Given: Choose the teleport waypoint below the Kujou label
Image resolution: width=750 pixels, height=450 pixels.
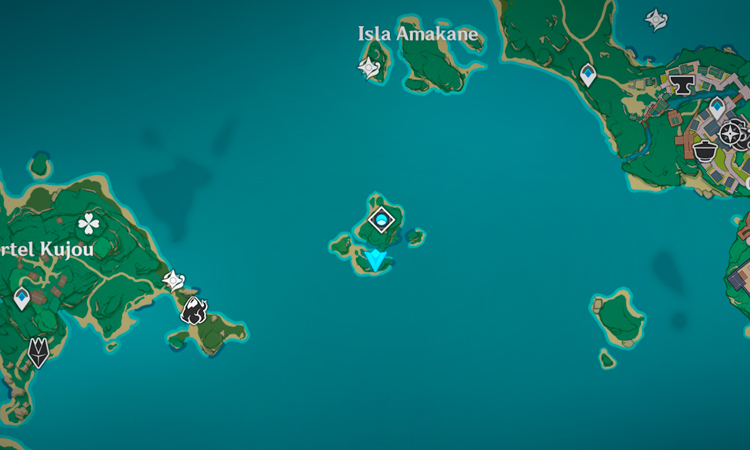Looking at the screenshot, I should [22, 298].
